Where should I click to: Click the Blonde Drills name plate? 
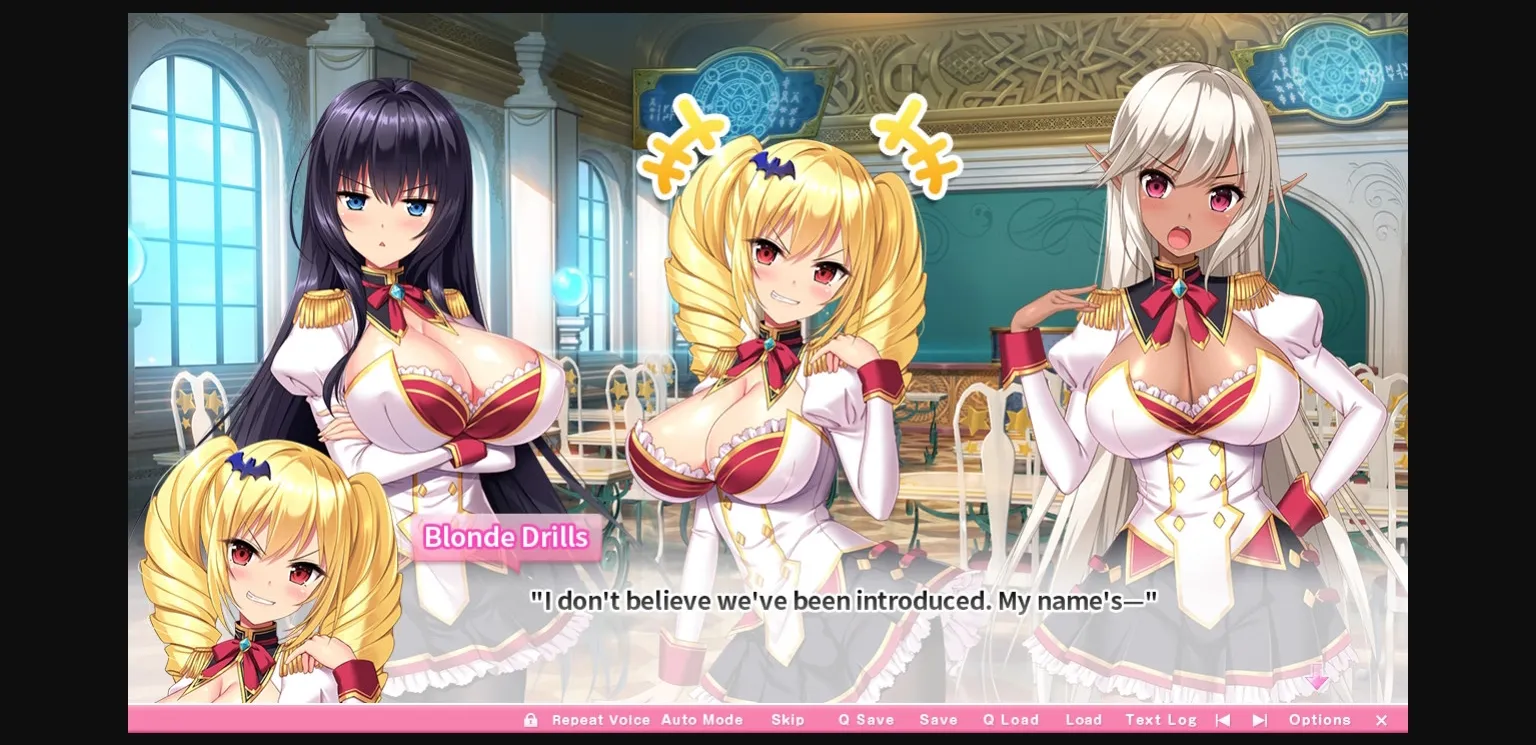coord(504,537)
